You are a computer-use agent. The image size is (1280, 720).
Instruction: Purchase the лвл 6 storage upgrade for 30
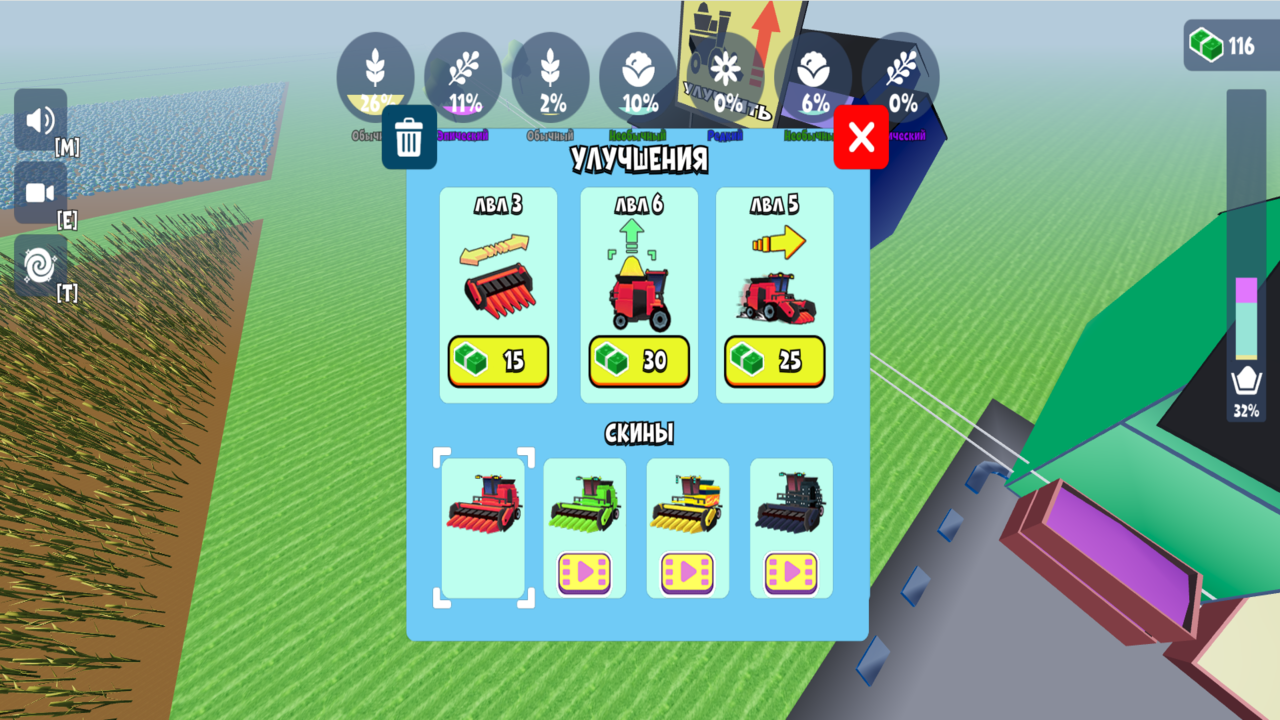click(638, 362)
